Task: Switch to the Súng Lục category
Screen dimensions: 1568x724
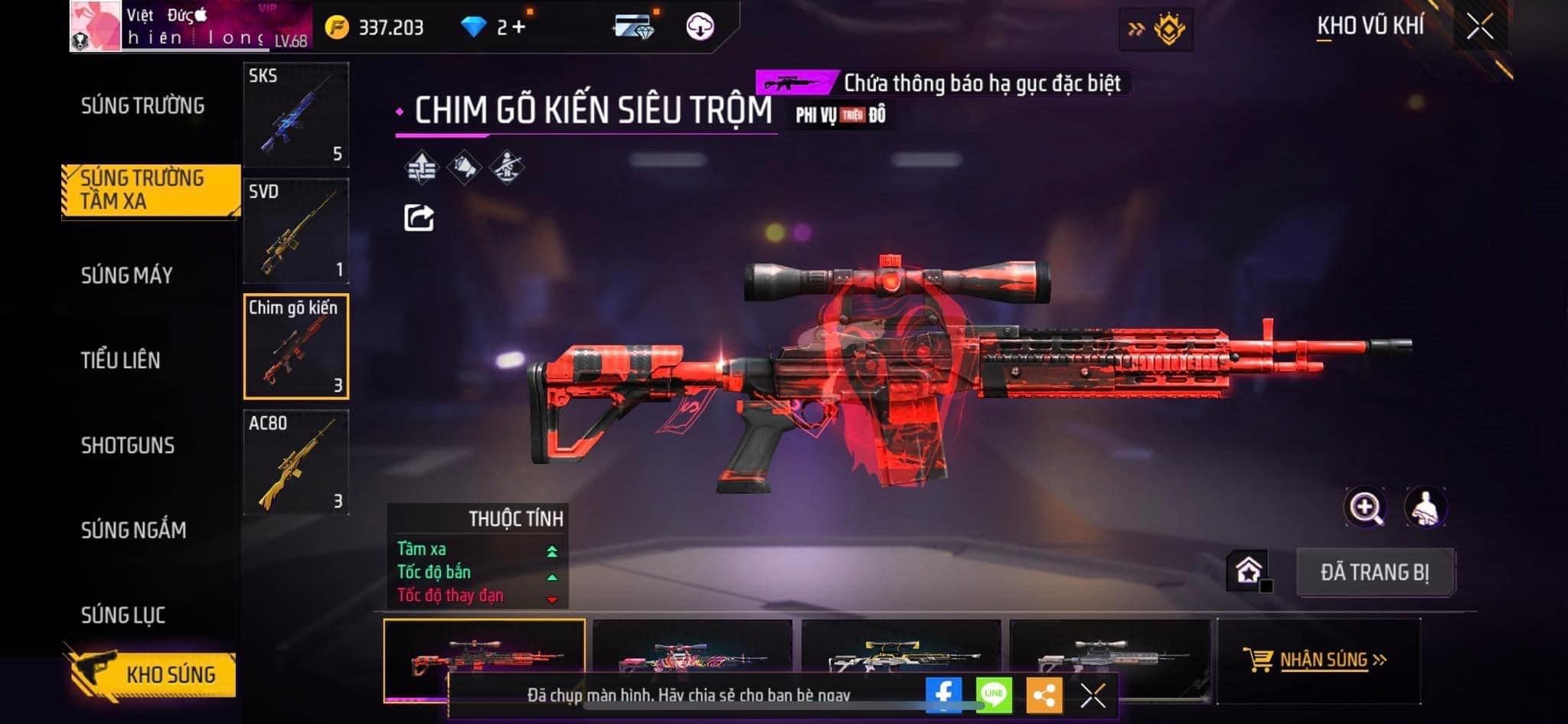Action: (x=123, y=615)
